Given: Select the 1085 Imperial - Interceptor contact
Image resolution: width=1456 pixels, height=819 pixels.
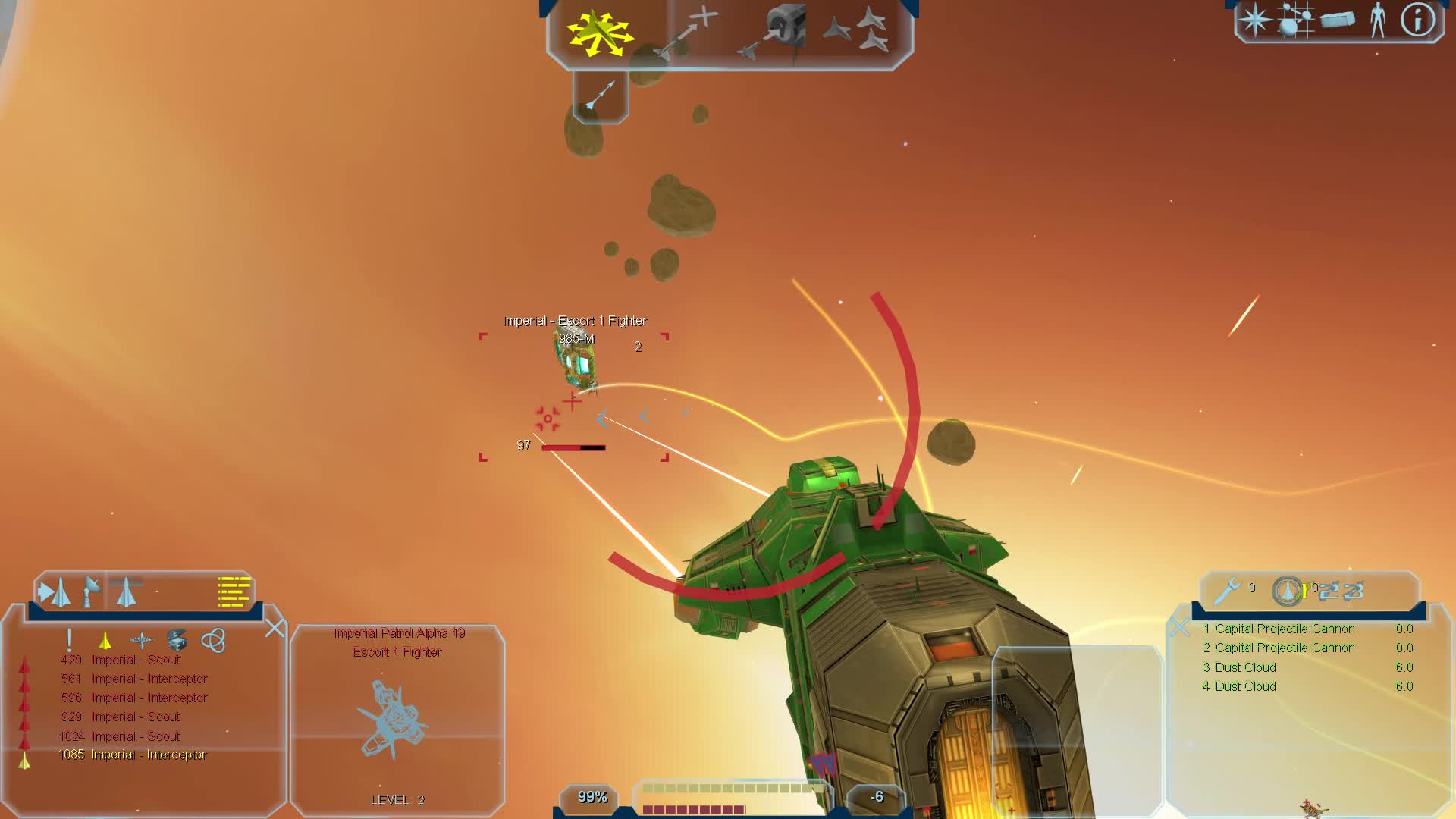Looking at the screenshot, I should [x=133, y=755].
